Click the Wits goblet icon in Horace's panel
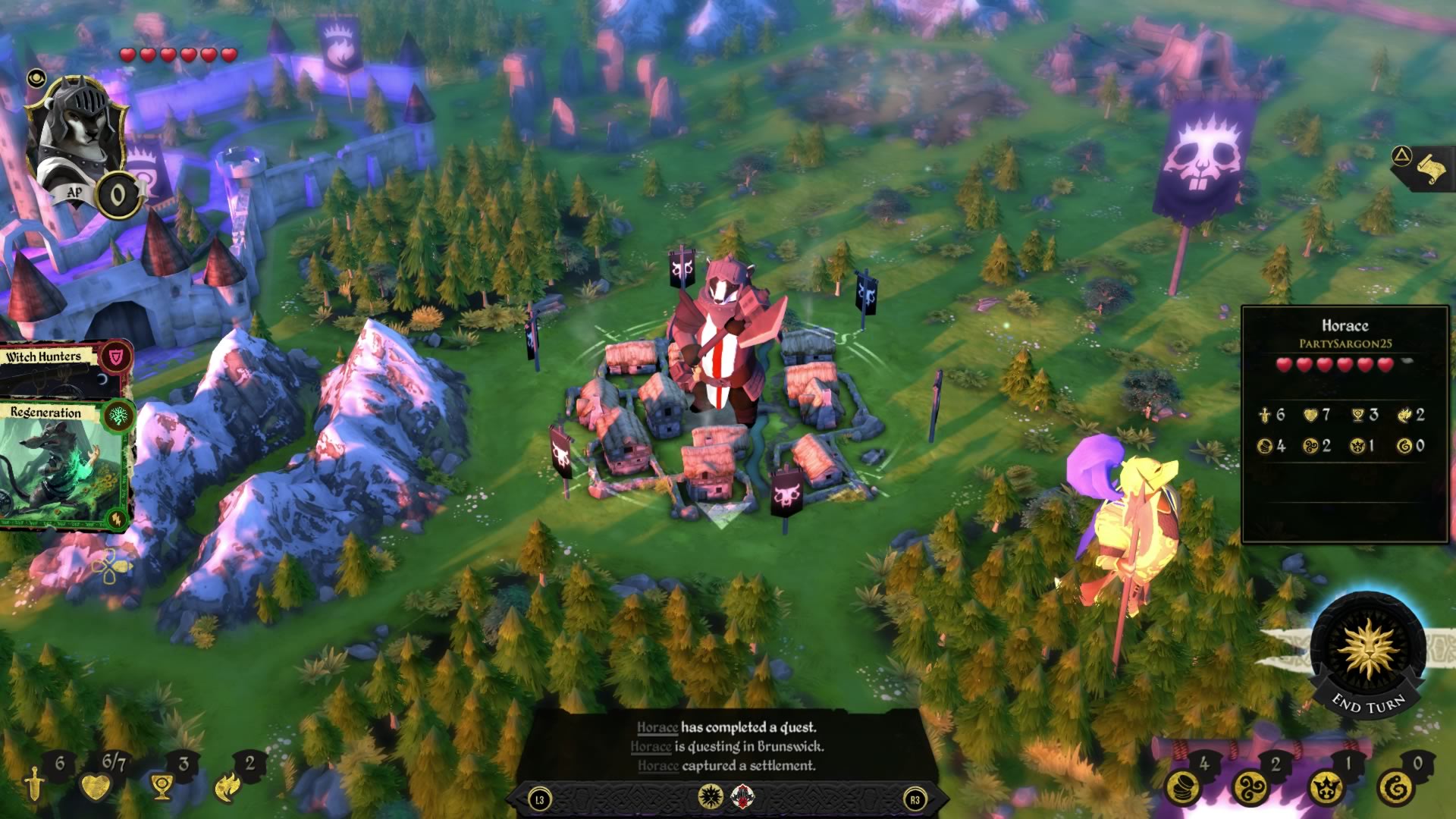Viewport: 1456px width, 819px height. click(x=1356, y=415)
